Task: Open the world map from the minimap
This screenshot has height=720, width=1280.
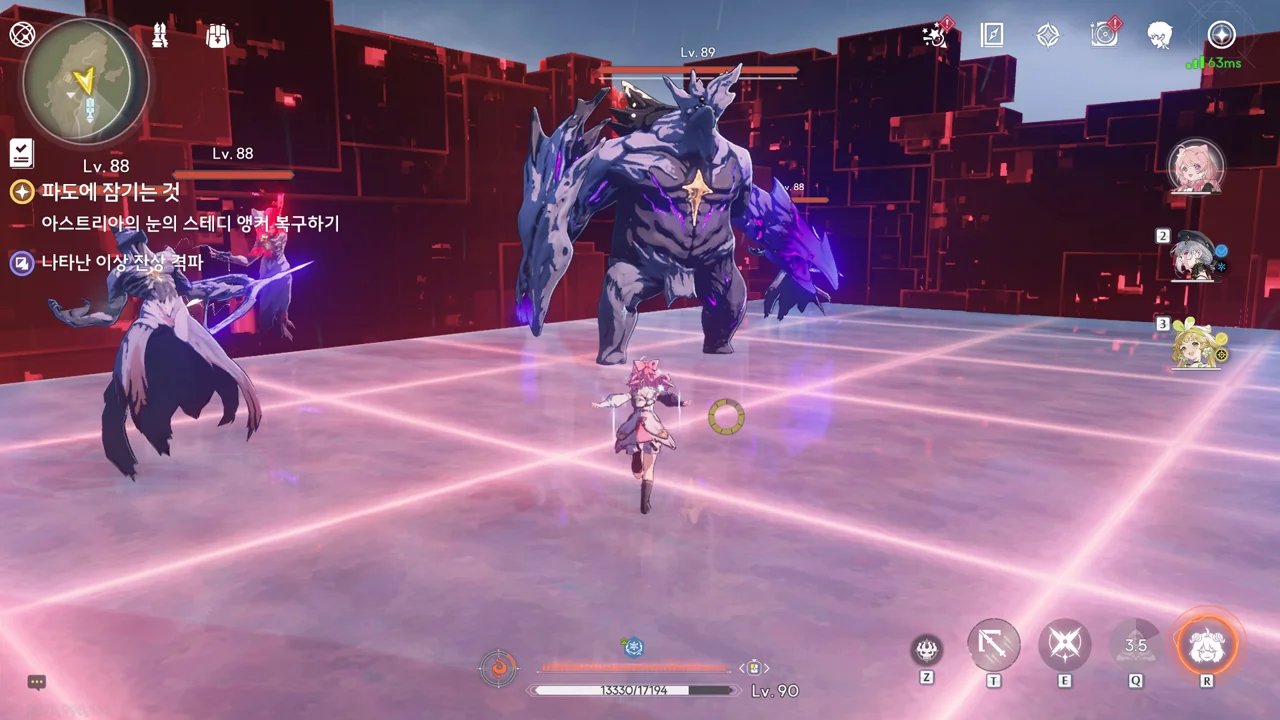Action: [x=86, y=82]
